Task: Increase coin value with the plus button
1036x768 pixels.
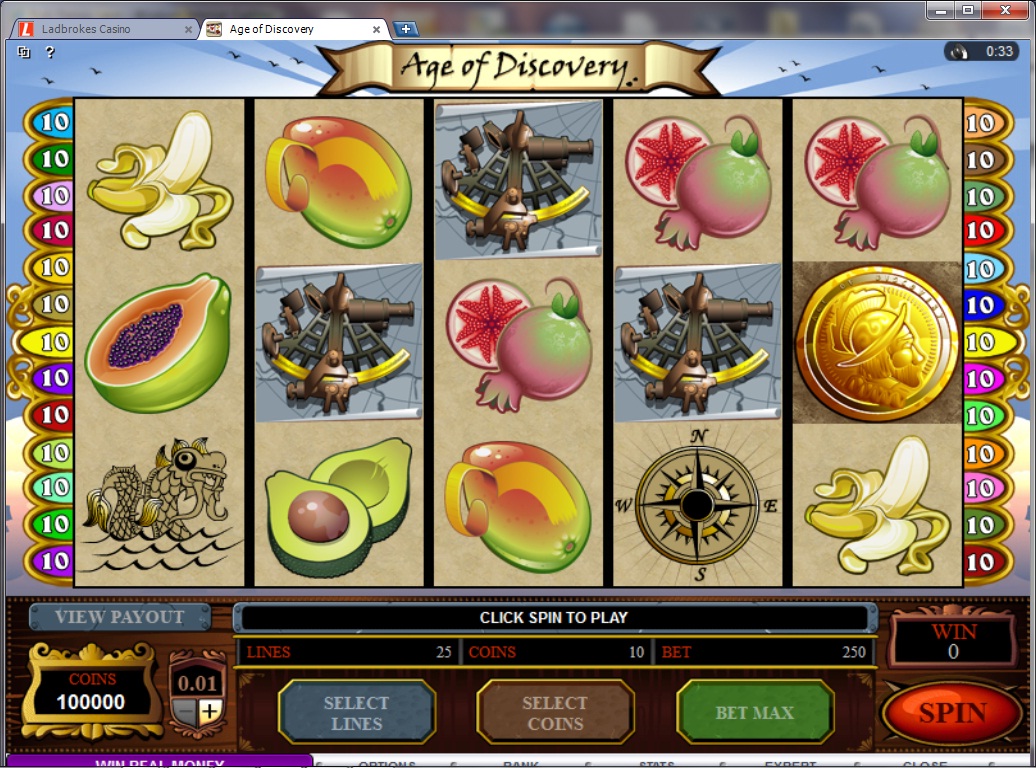Action: click(209, 712)
